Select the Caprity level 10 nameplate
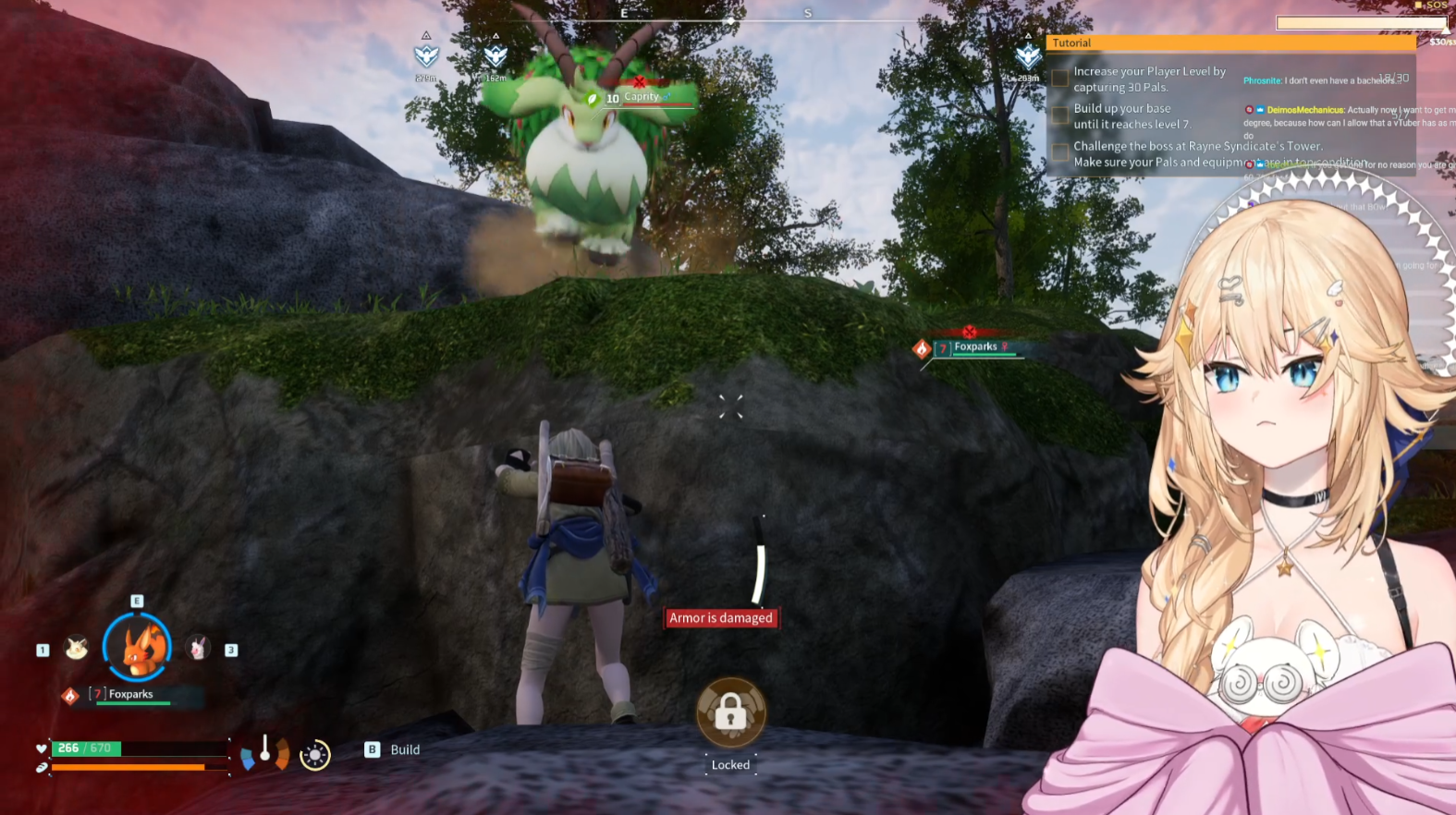The image size is (1456, 815). point(641,98)
